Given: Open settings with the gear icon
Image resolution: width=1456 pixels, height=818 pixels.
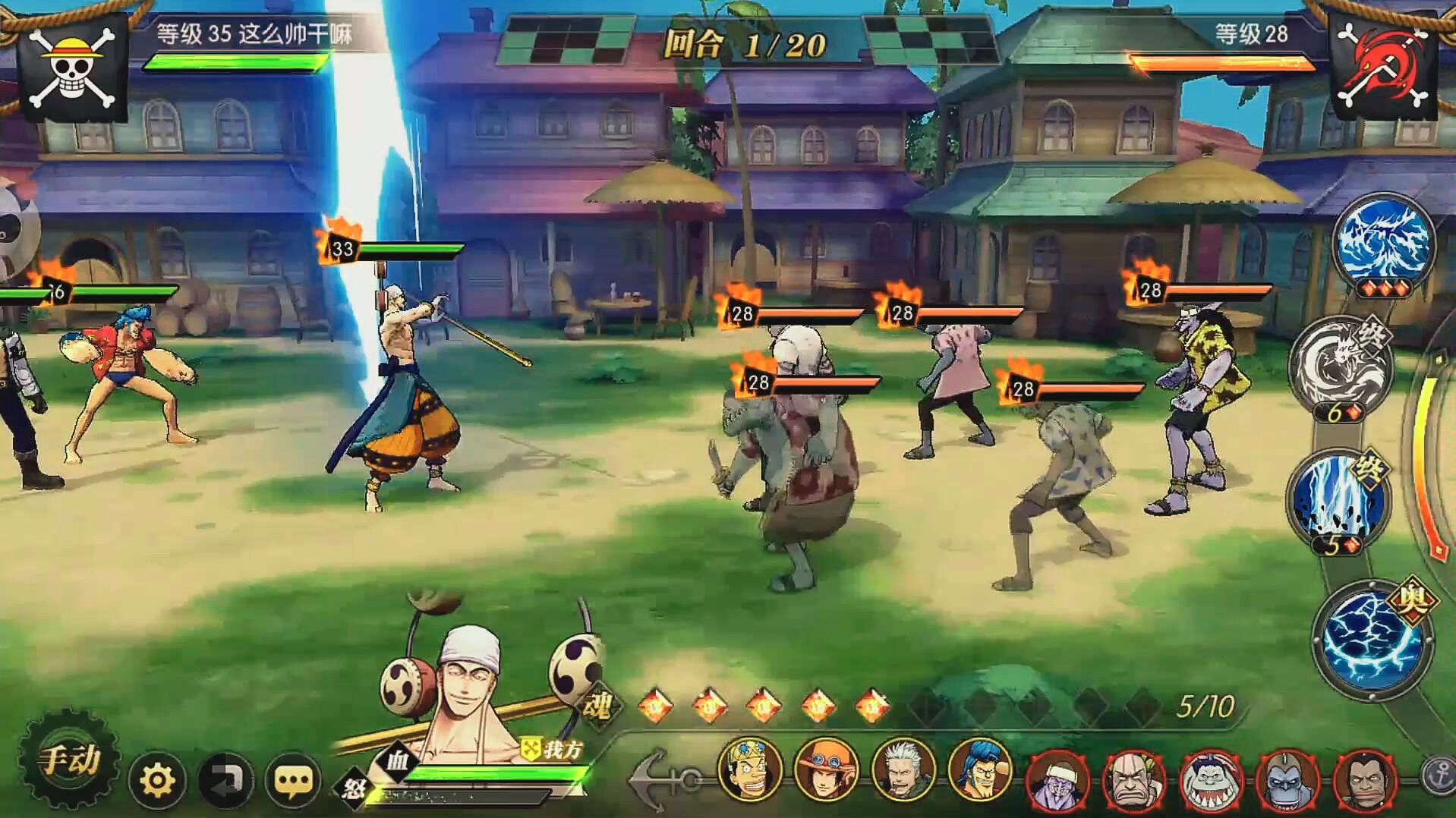Looking at the screenshot, I should 157,780.
